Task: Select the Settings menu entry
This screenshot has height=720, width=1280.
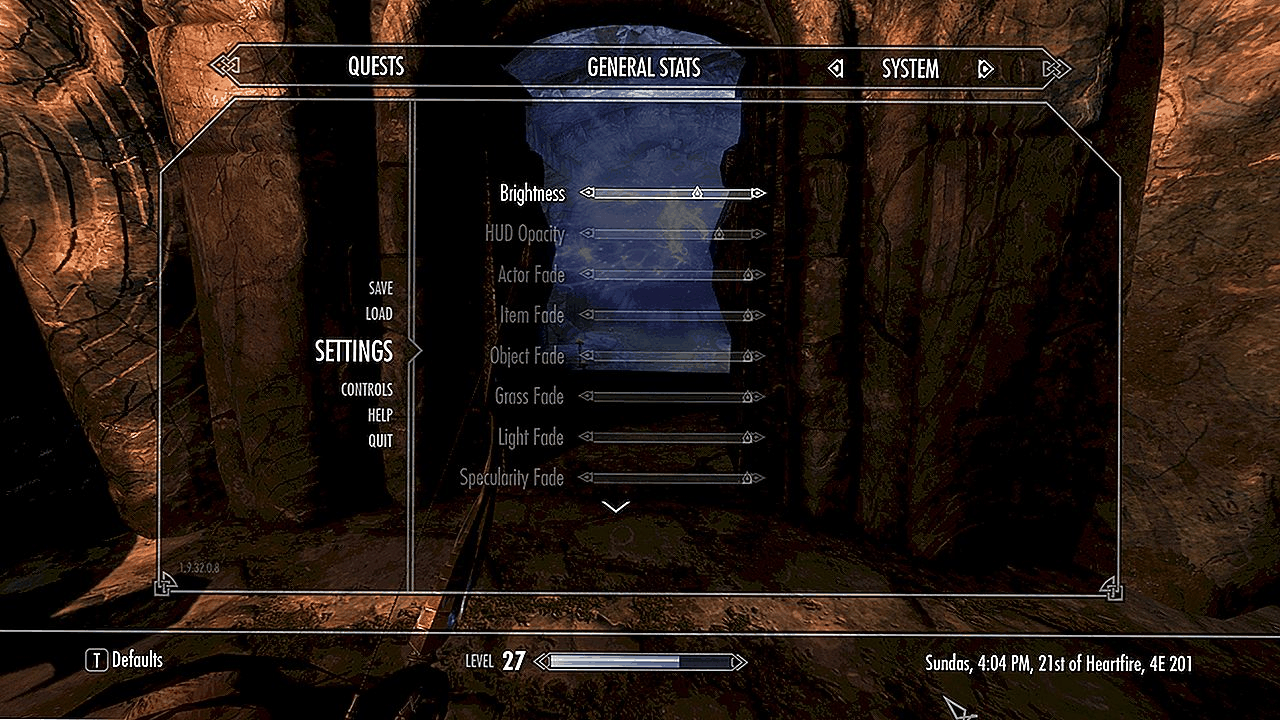Action: point(354,351)
